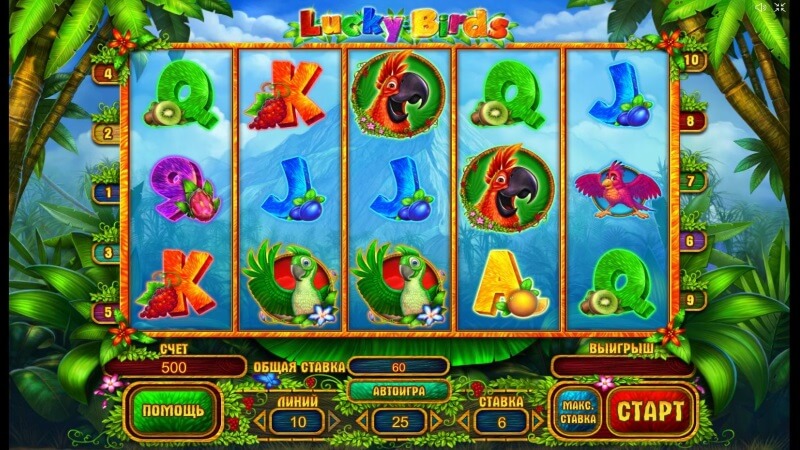Increase the number of ЛИНИЙ lines
The width and height of the screenshot is (800, 450).
(x=335, y=420)
